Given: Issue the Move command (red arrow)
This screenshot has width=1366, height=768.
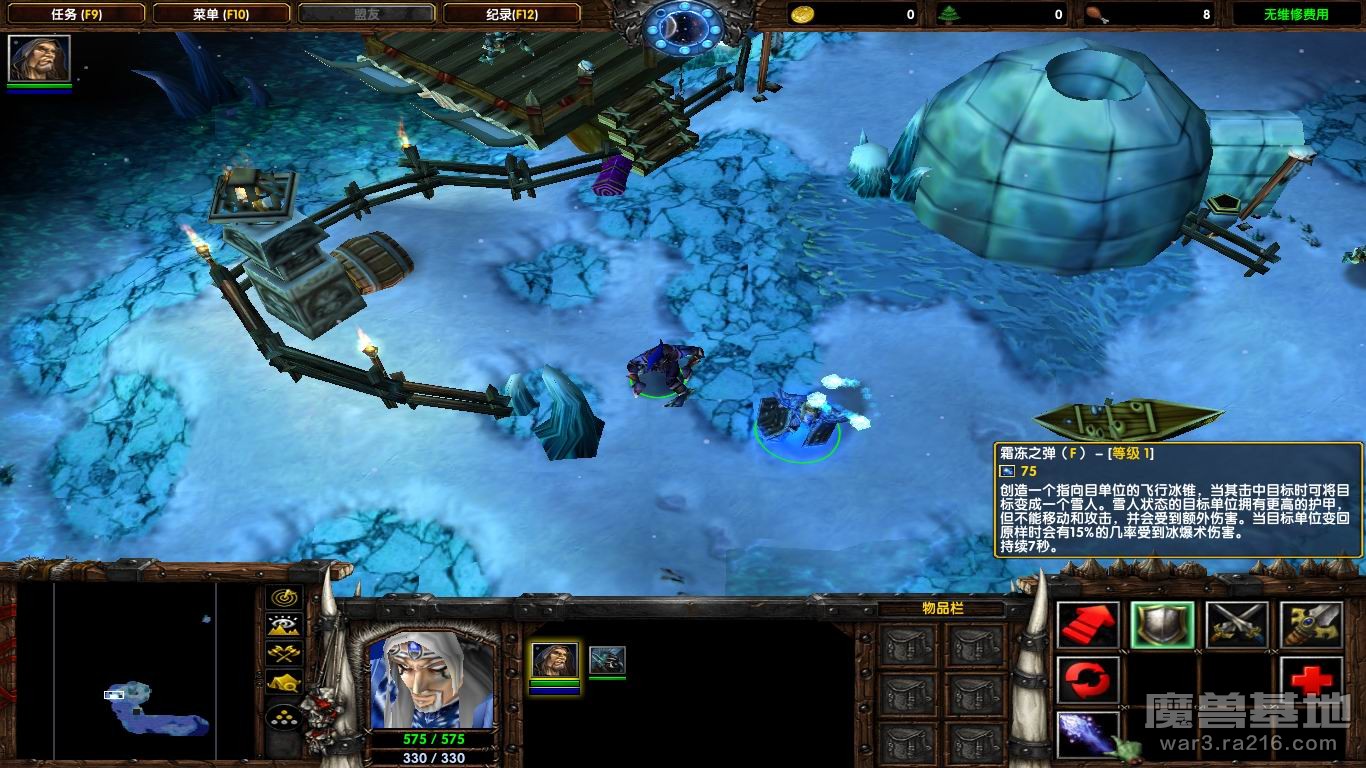Looking at the screenshot, I should pos(1089,625).
